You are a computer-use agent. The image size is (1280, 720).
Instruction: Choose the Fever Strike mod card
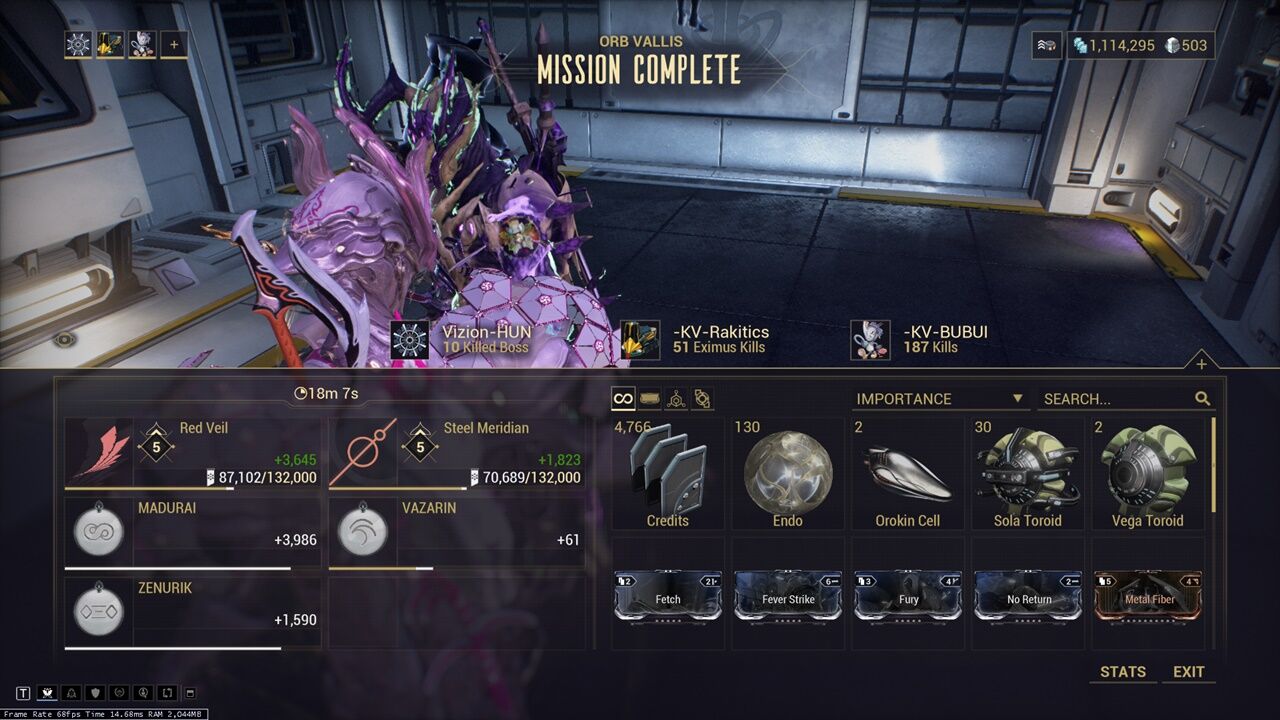788,596
